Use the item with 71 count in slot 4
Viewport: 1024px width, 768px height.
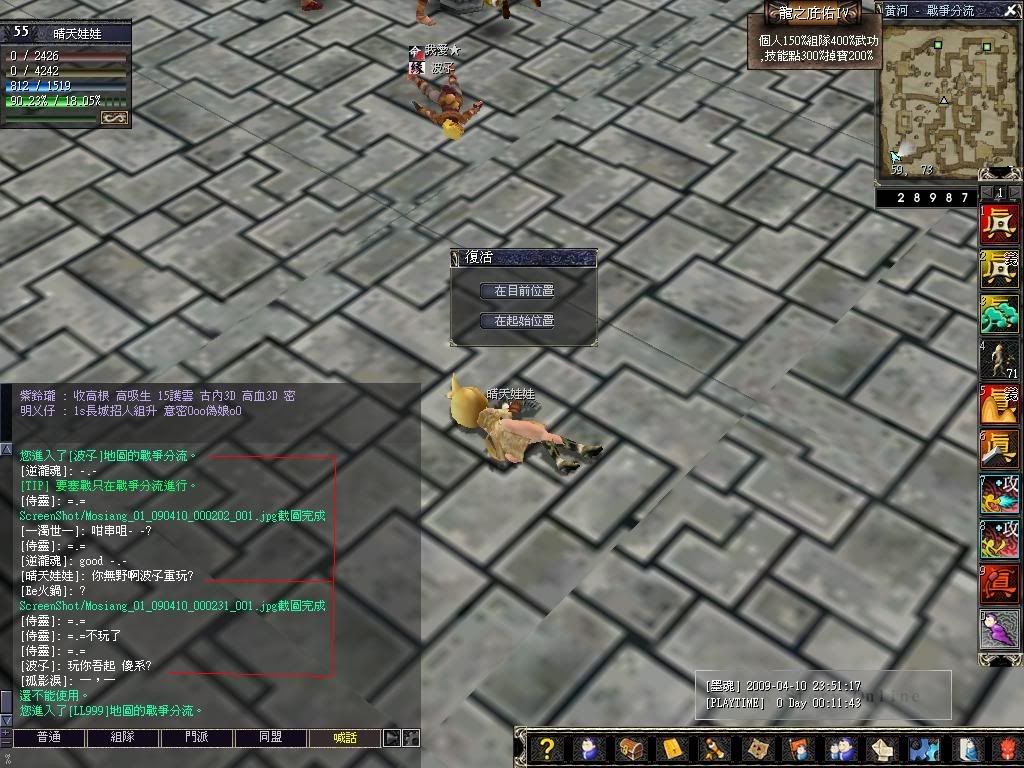[x=999, y=360]
